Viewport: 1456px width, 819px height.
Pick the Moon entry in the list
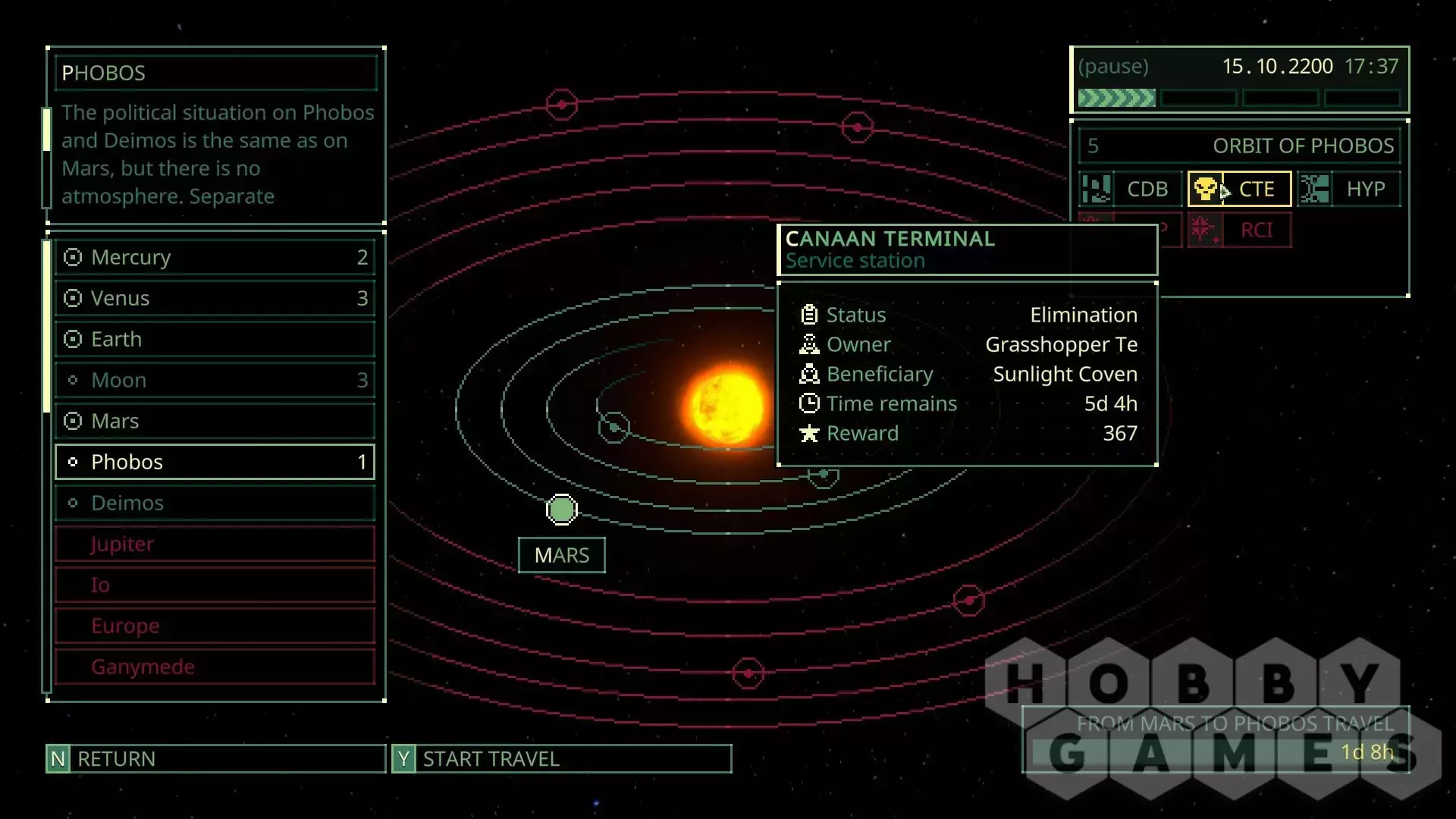(215, 381)
